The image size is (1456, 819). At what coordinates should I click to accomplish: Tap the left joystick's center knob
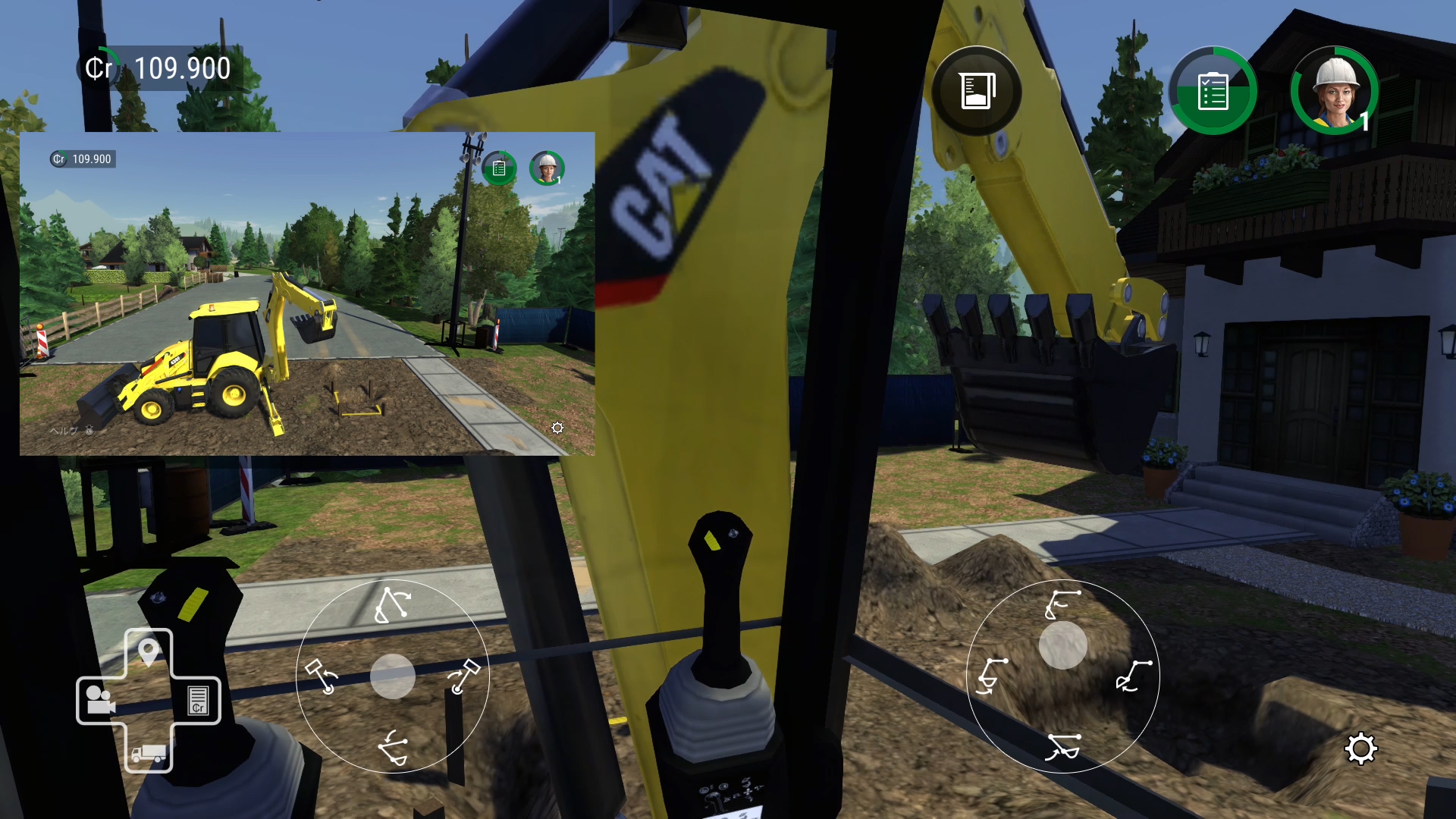coord(393,676)
